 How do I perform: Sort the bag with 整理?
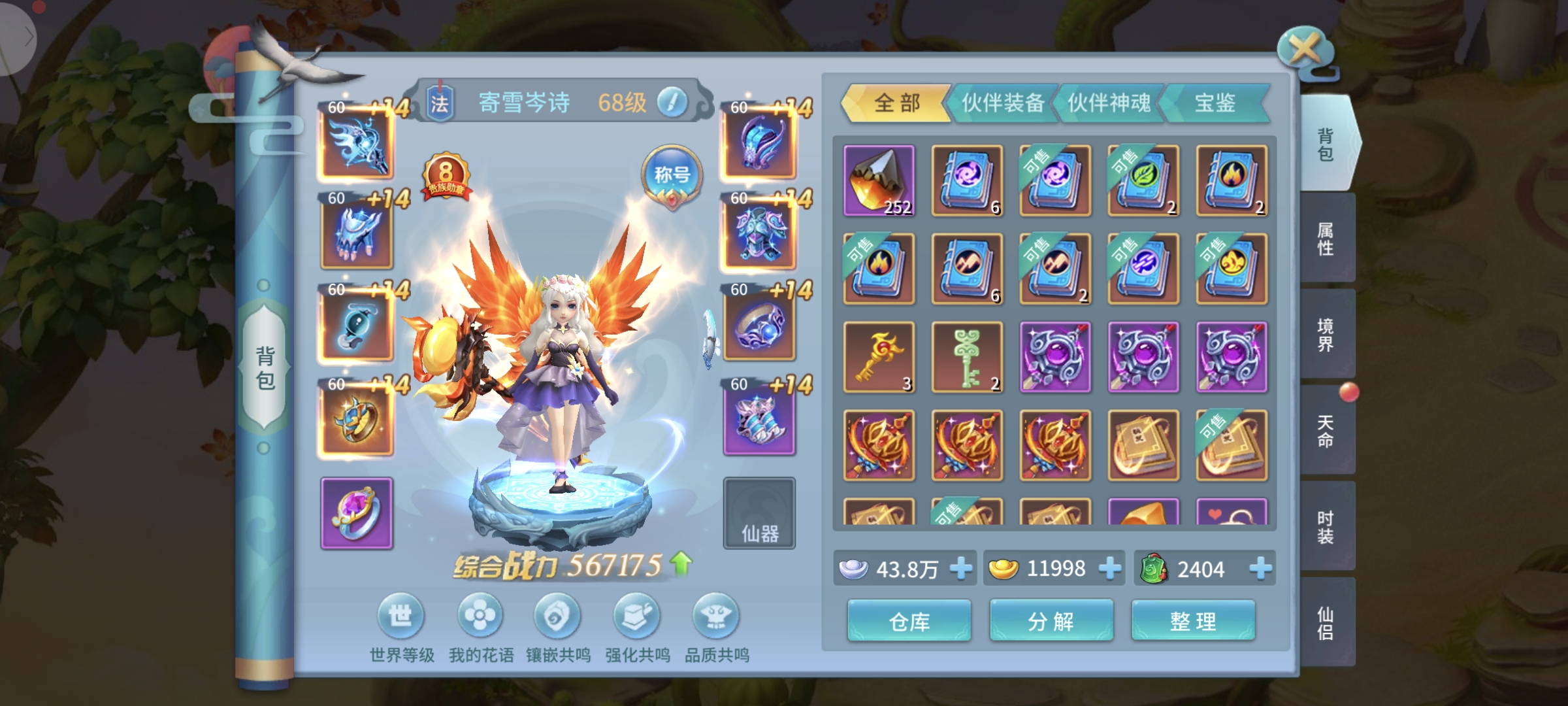[1193, 621]
